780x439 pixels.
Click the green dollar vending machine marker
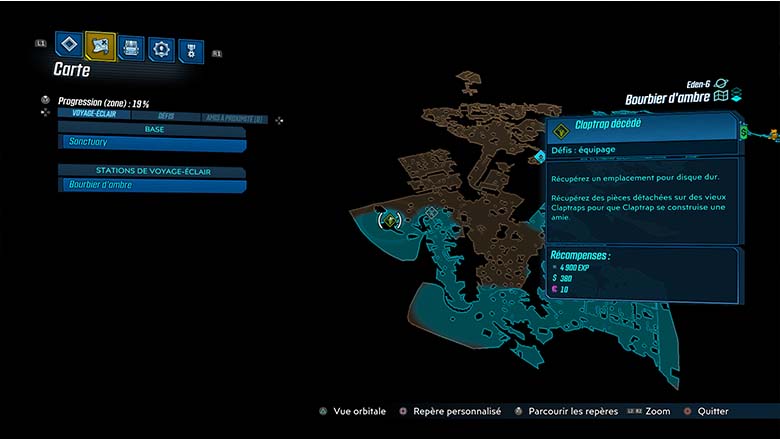pos(745,130)
